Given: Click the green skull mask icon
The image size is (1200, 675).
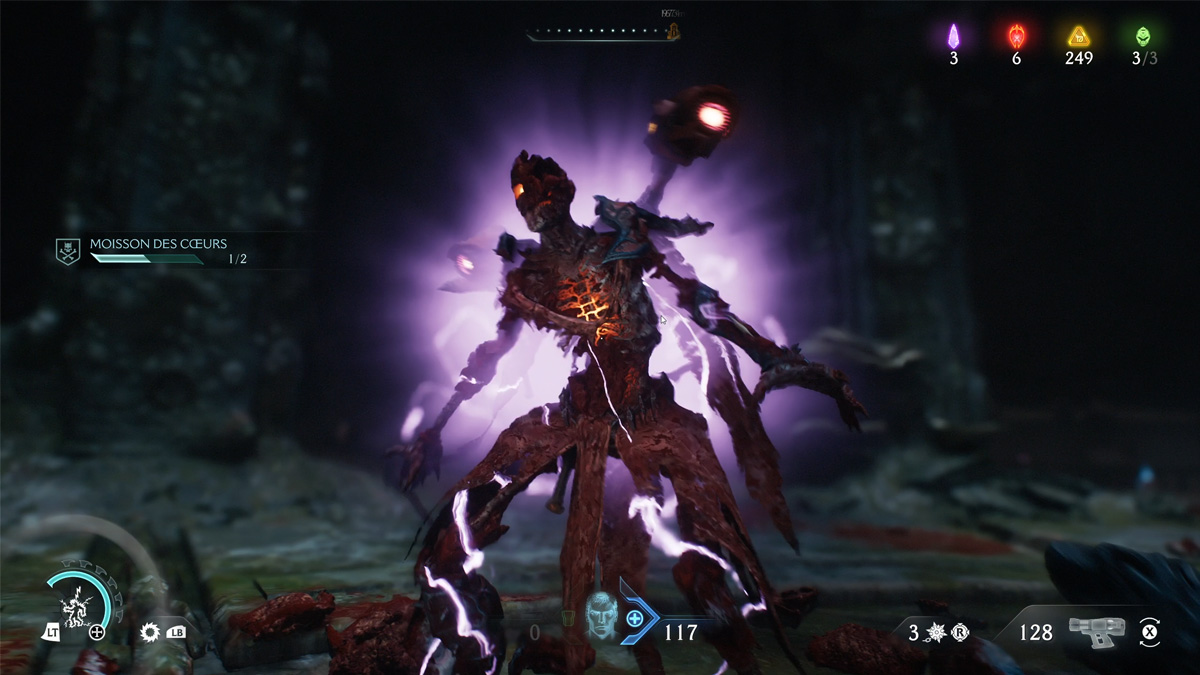Looking at the screenshot, I should pos(1143,36).
